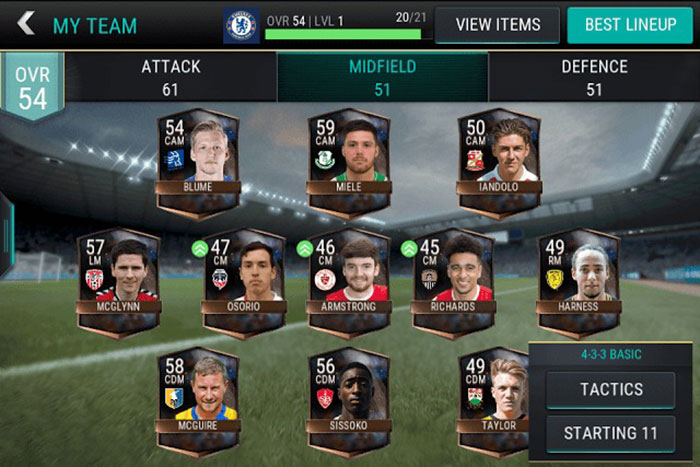Image resolution: width=700 pixels, height=467 pixels.
Task: Open the View Items screen
Action: [498, 25]
